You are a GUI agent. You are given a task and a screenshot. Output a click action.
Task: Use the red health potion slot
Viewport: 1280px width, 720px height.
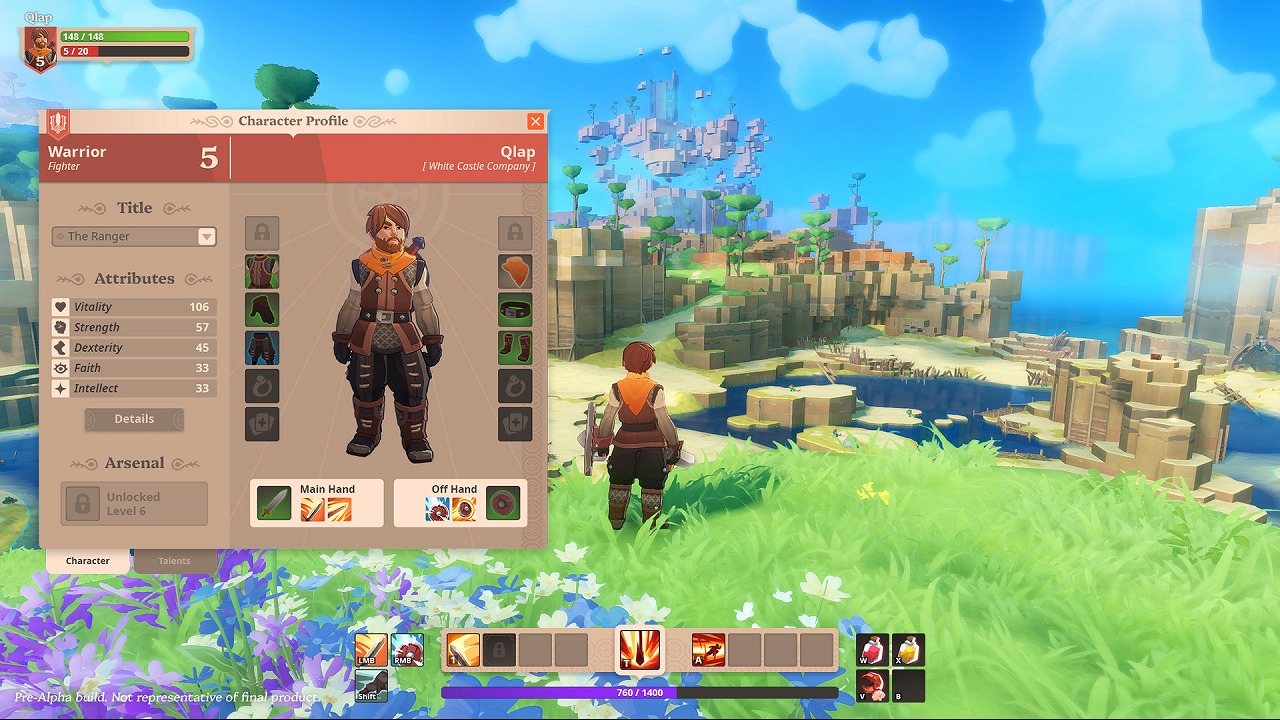coord(872,650)
